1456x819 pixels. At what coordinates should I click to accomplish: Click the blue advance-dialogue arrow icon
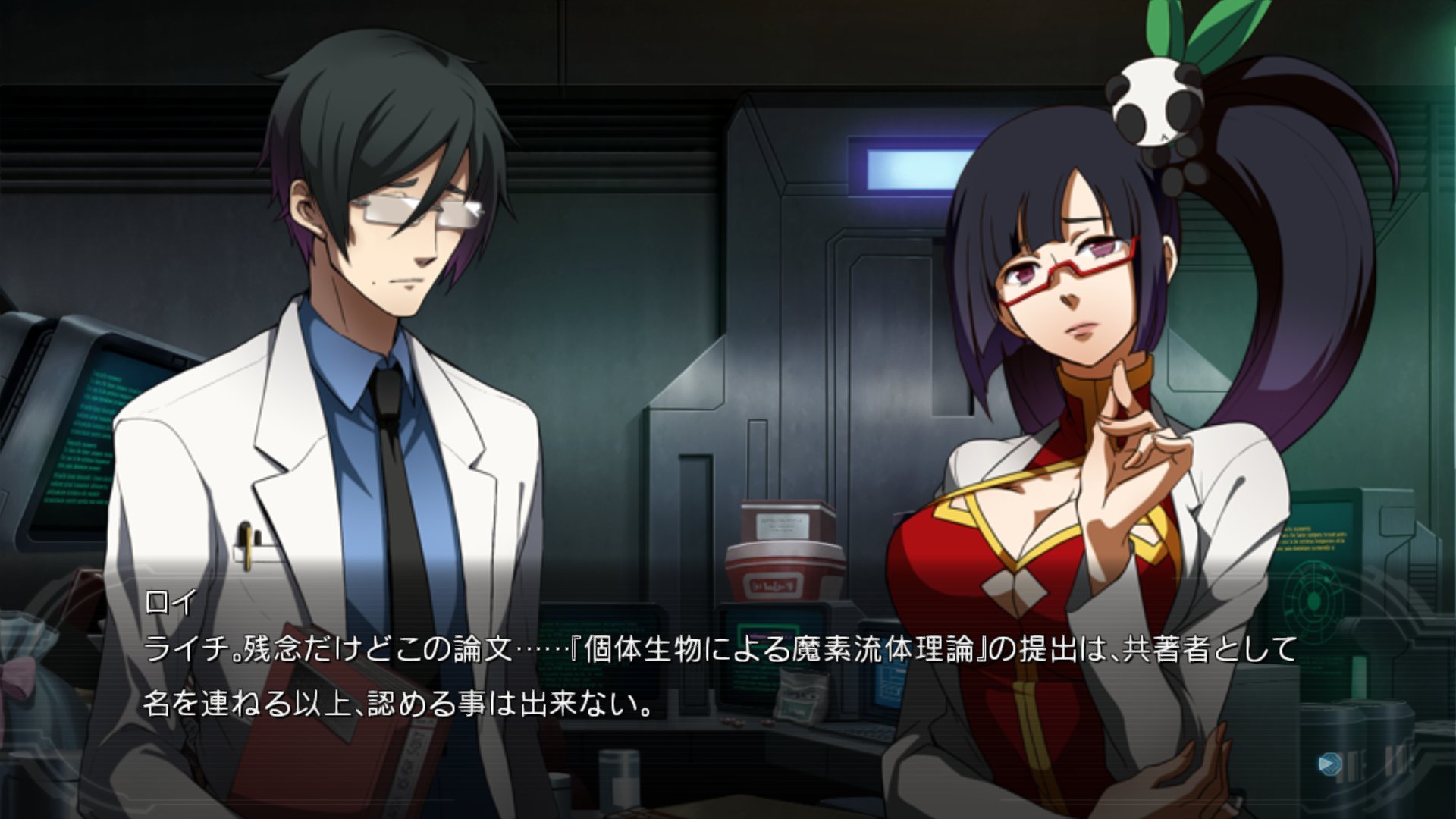(1329, 763)
